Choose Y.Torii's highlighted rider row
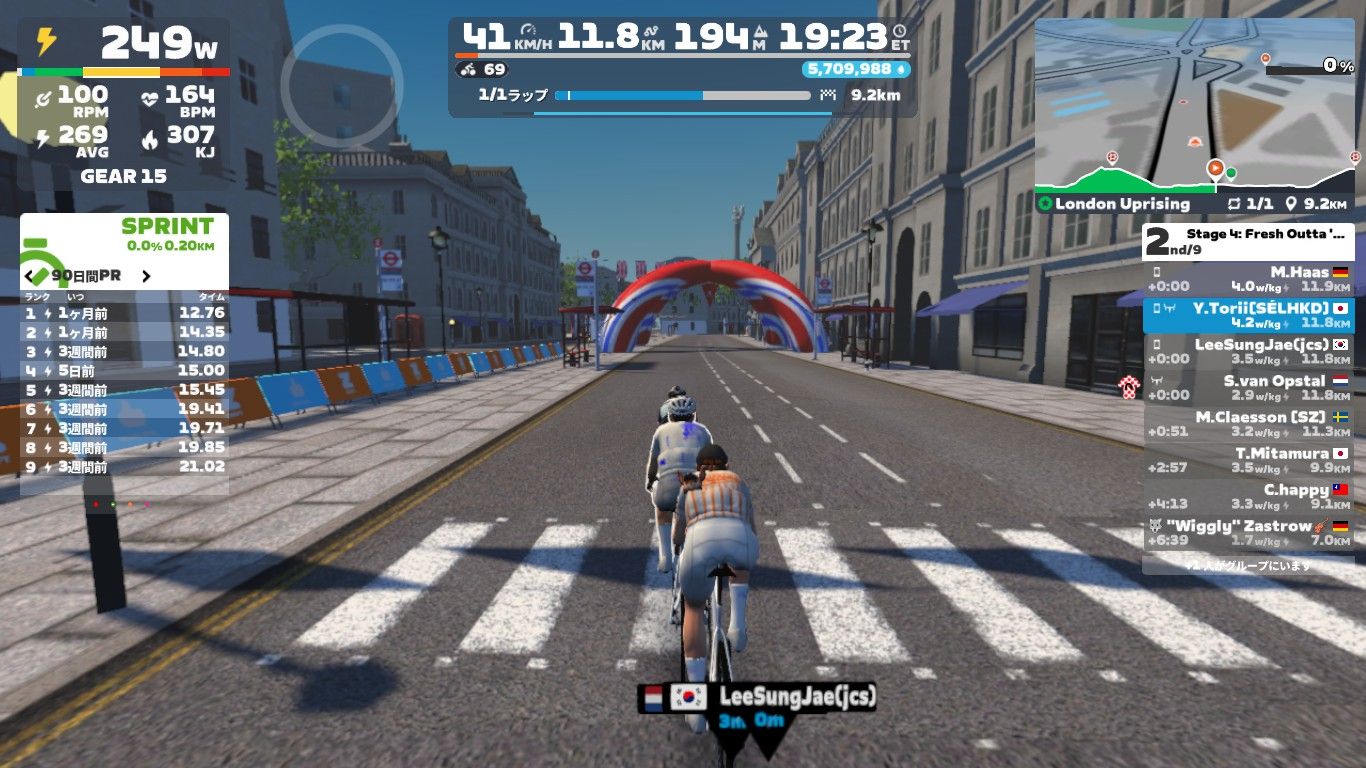Viewport: 1366px width, 768px height. coord(1248,315)
